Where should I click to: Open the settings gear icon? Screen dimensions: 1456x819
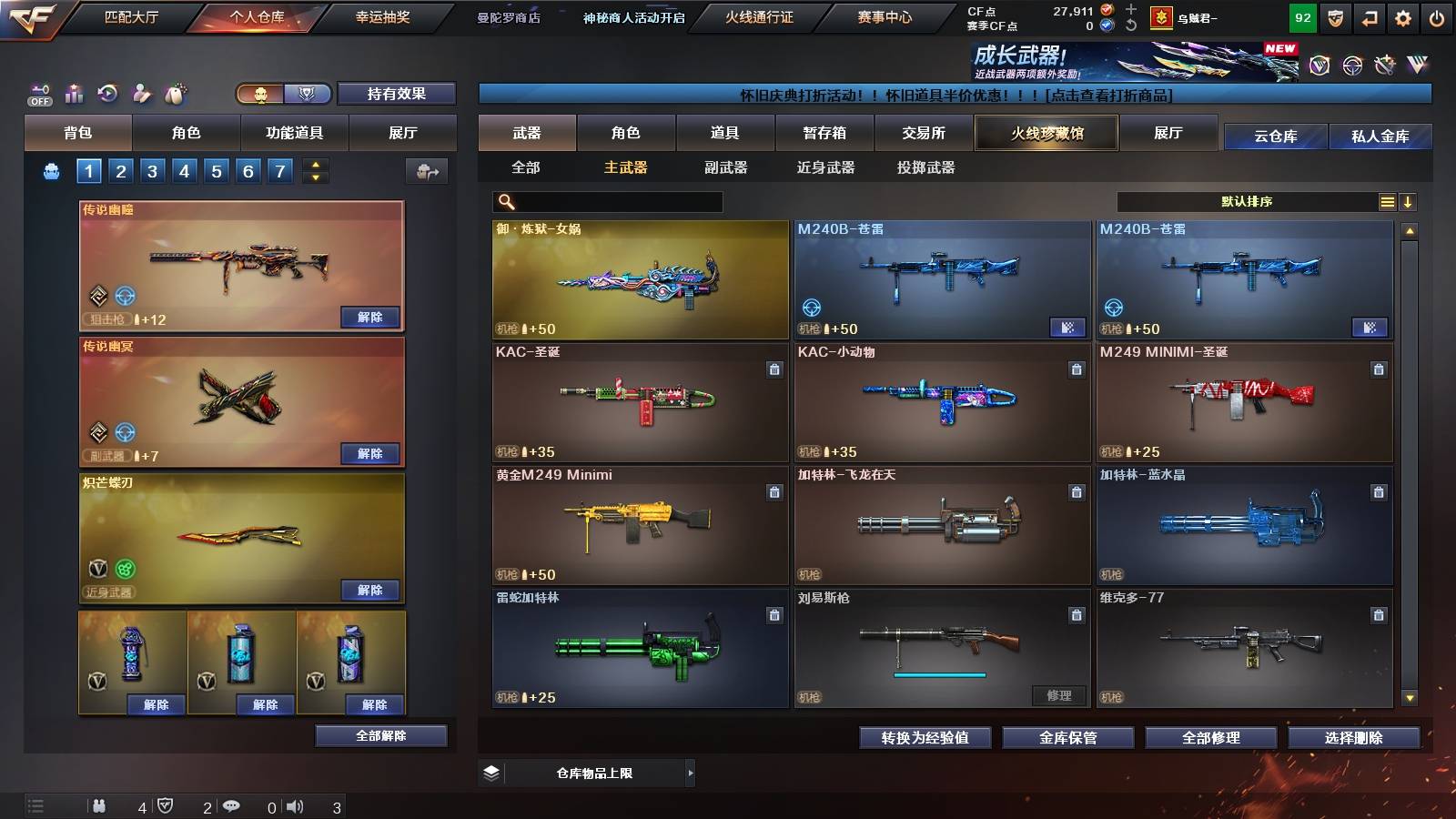coord(1401,18)
